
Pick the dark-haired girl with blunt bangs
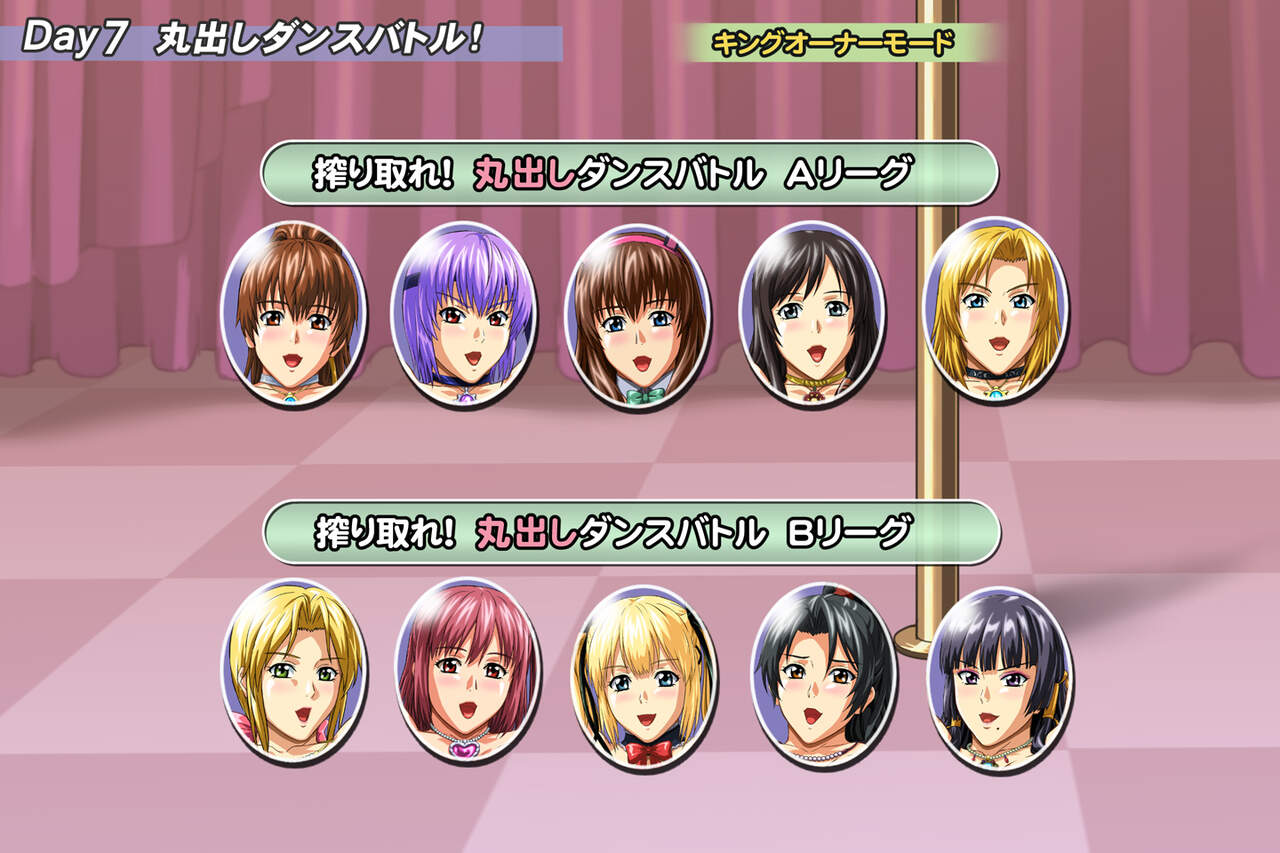(x=1000, y=678)
